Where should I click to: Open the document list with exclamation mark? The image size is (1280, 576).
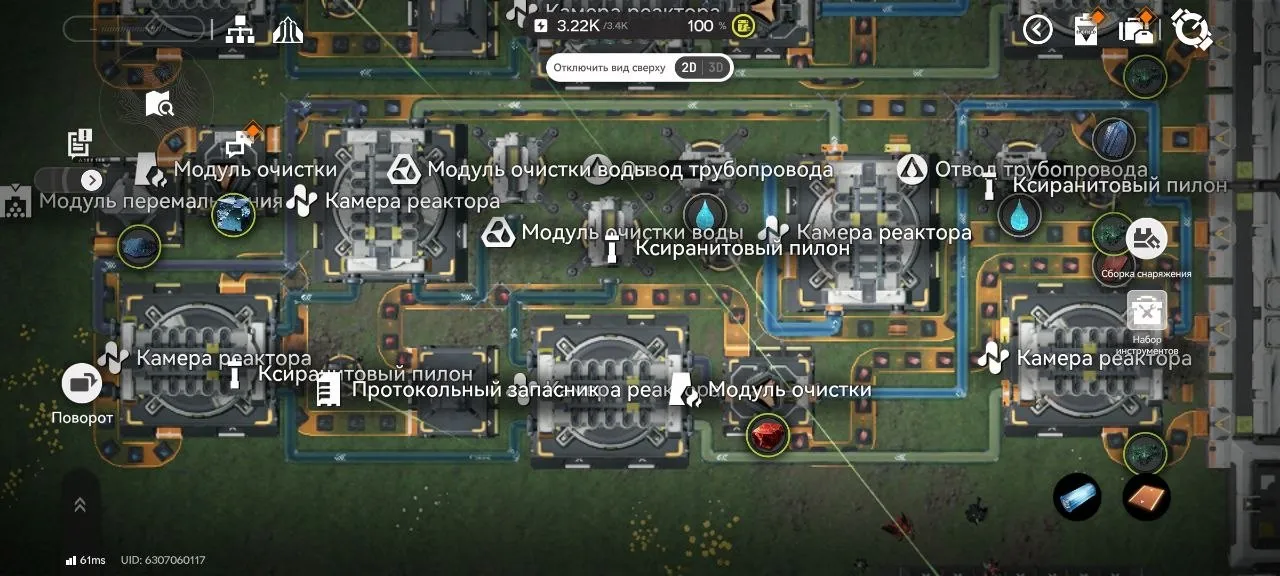[x=80, y=143]
